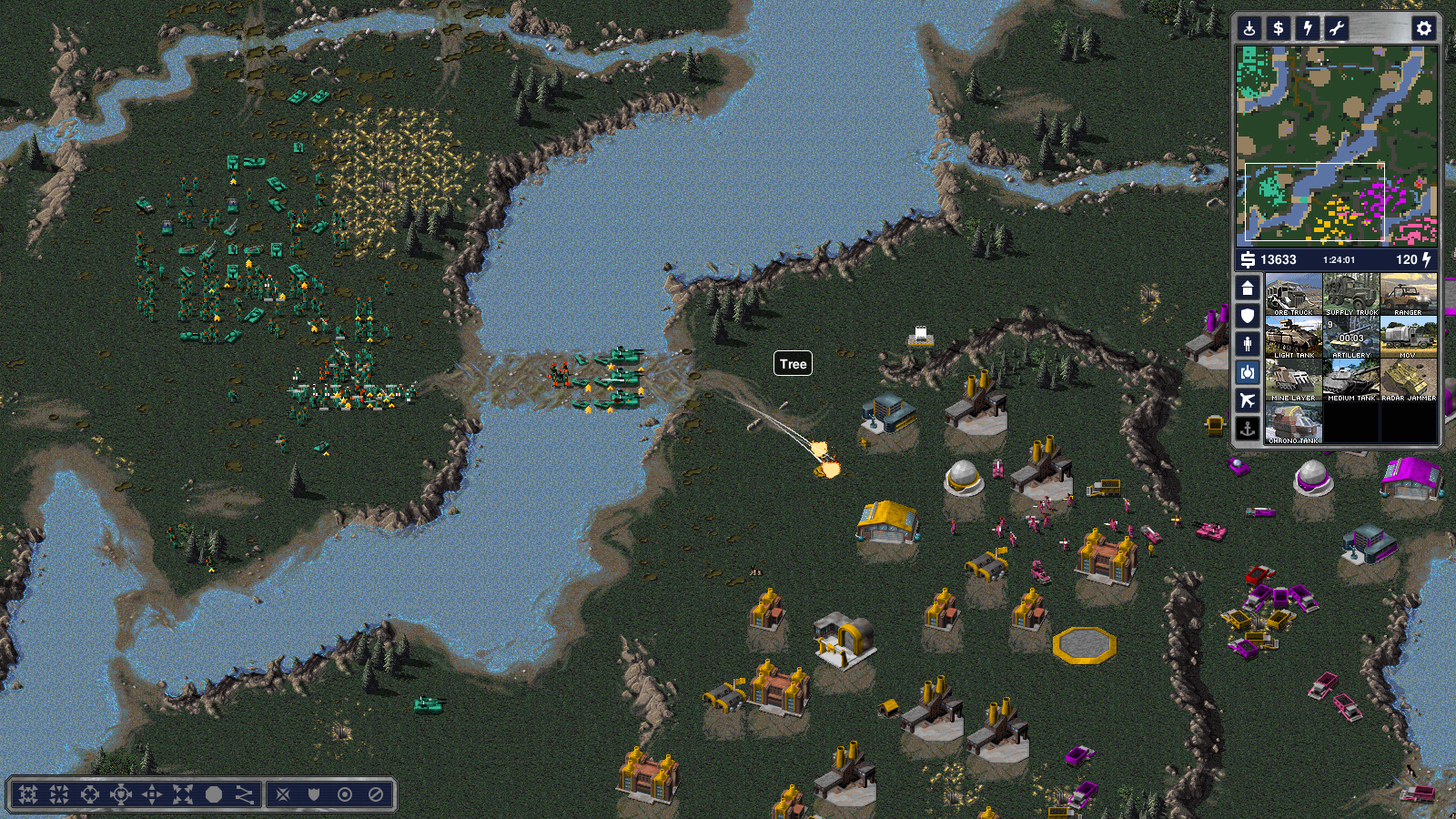Produce a Medium Tank
This screenshot has width=1456, height=819.
(x=1351, y=379)
